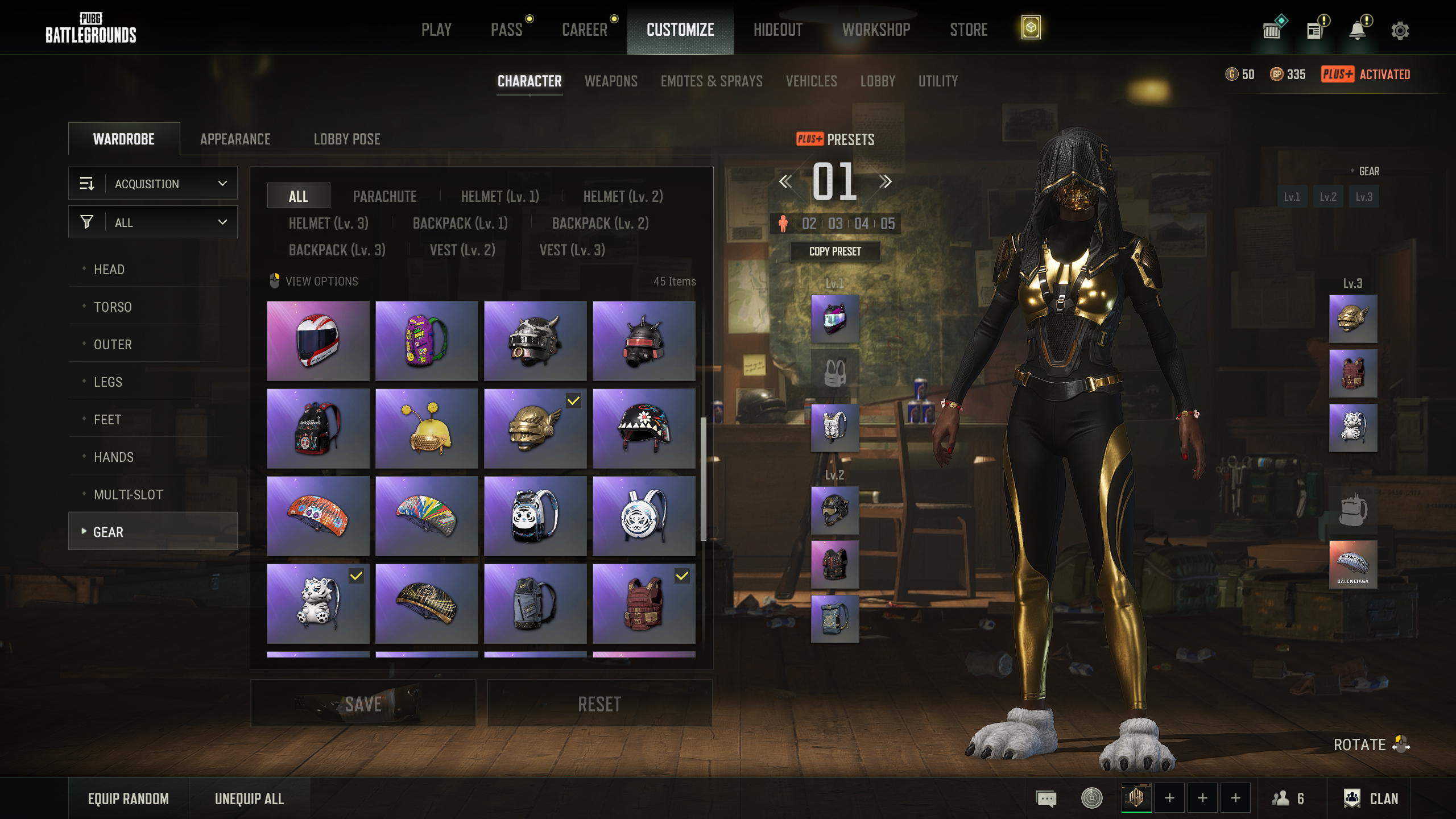Save the current wardrobe changes
The height and width of the screenshot is (819, 1456).
point(363,704)
